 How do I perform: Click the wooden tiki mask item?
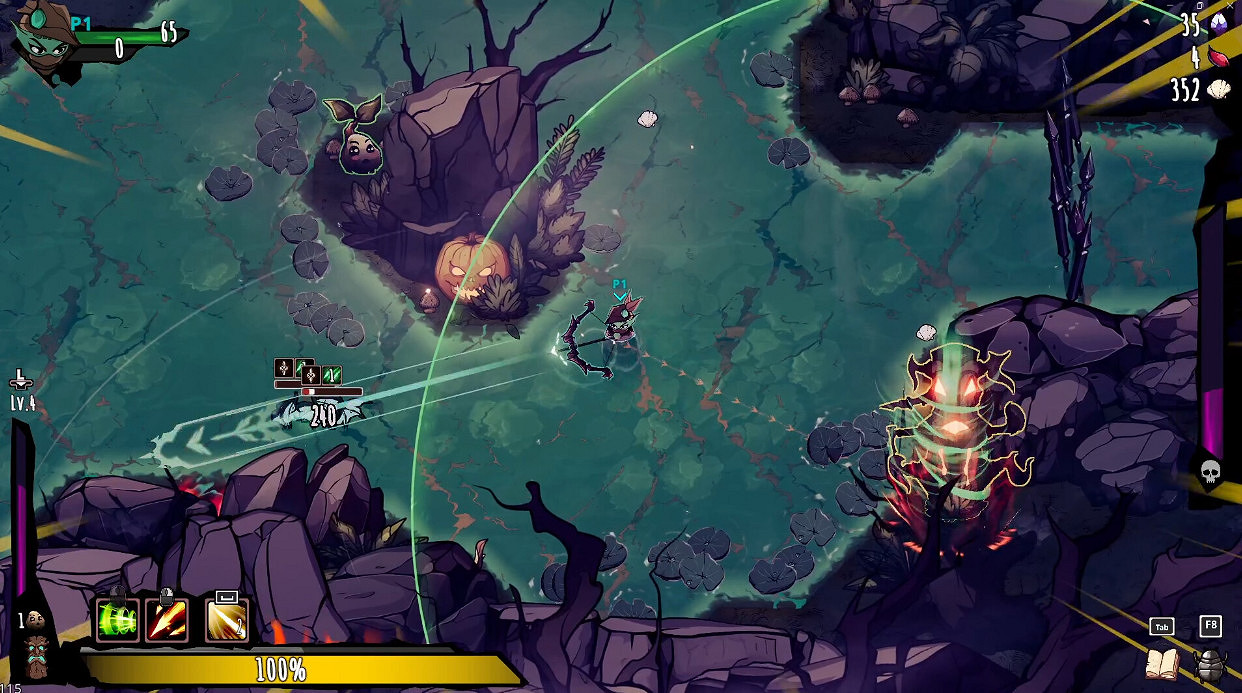tap(38, 655)
